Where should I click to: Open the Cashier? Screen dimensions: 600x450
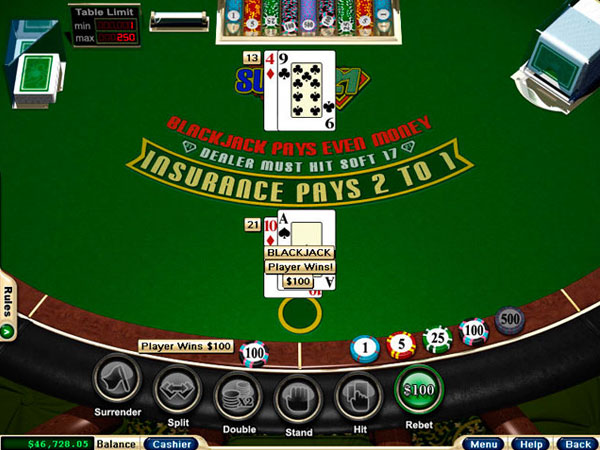171,443
